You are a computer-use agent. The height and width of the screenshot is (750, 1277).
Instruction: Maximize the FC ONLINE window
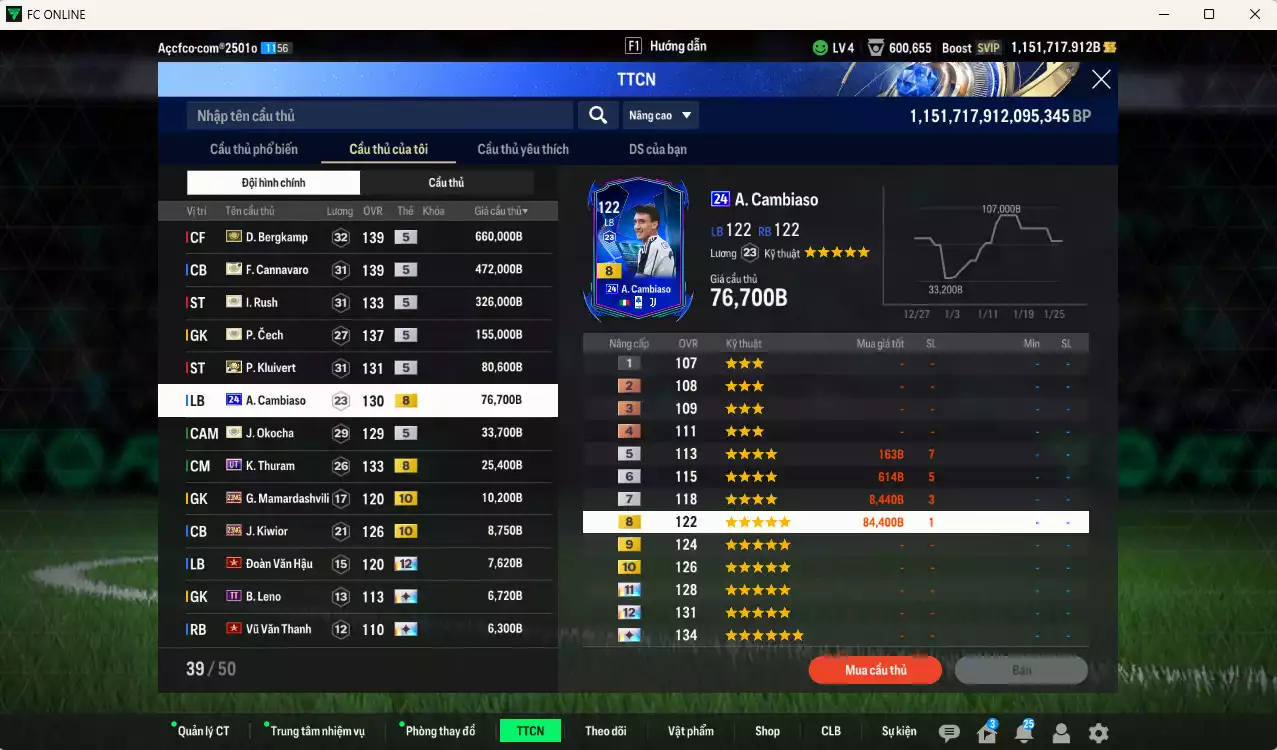tap(1209, 14)
